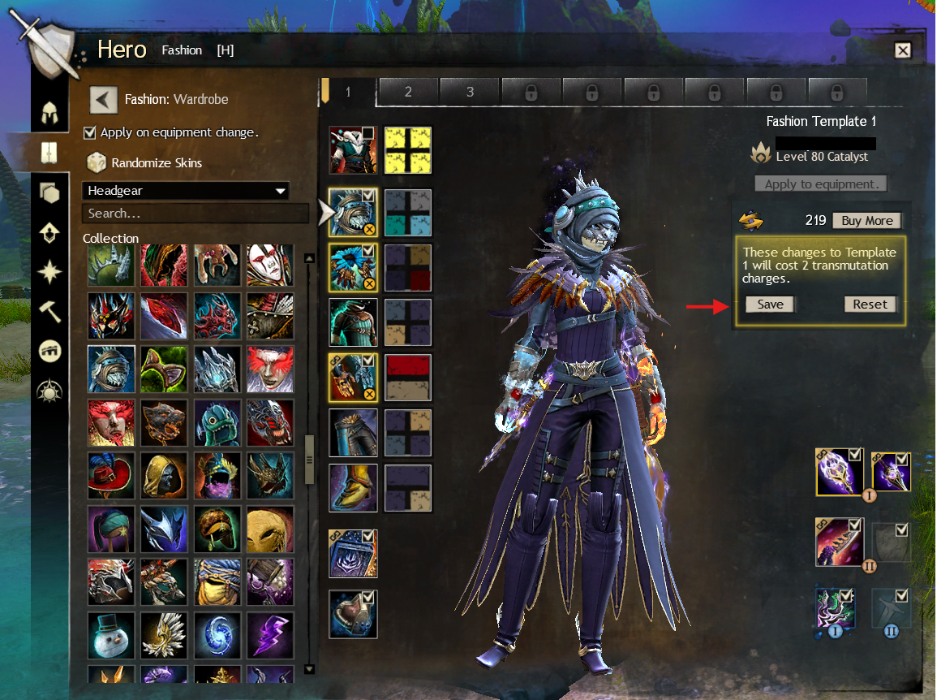Open the yellow dye channel slot
The image size is (936, 700).
pos(408,150)
